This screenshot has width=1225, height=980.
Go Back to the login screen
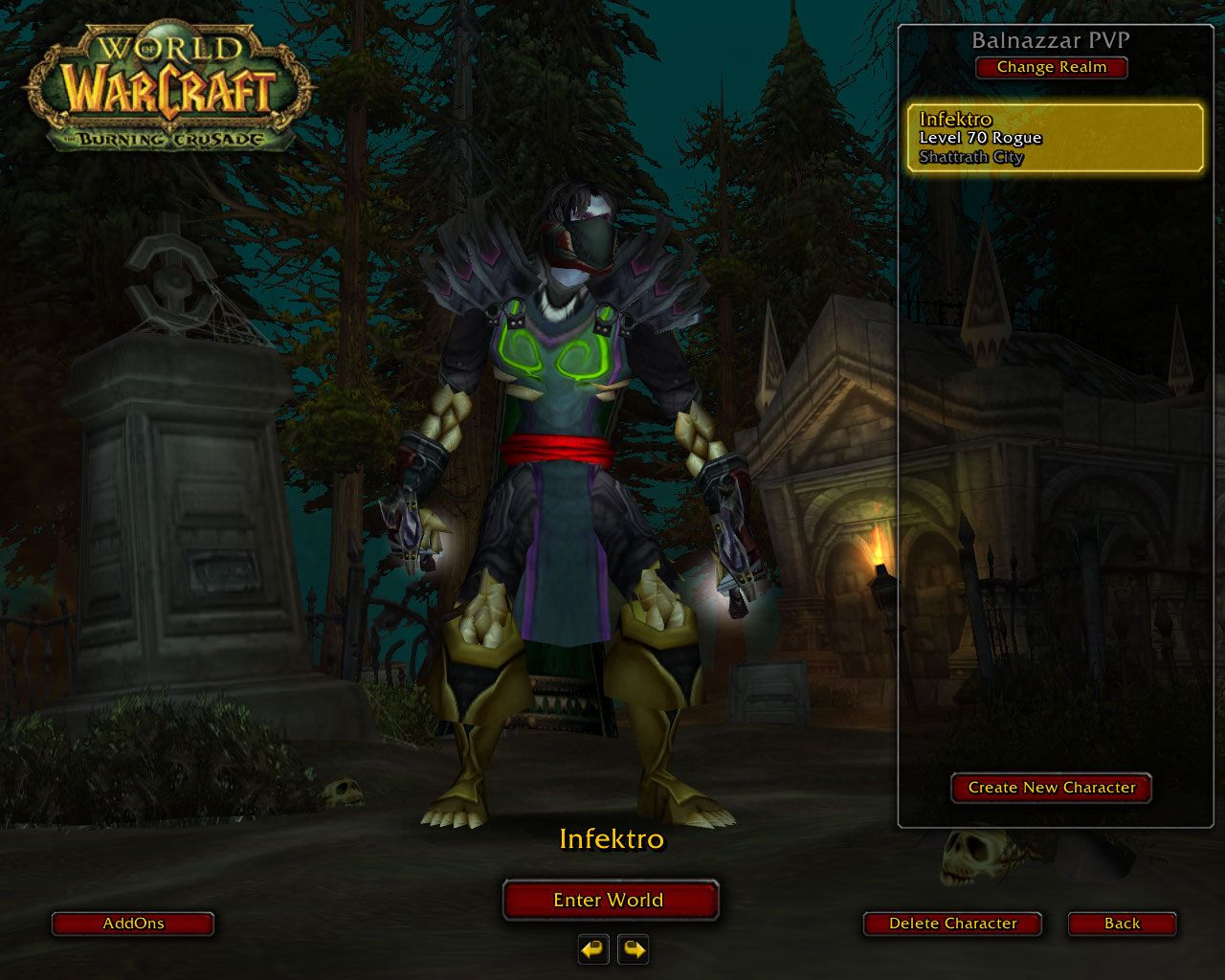click(x=1122, y=924)
